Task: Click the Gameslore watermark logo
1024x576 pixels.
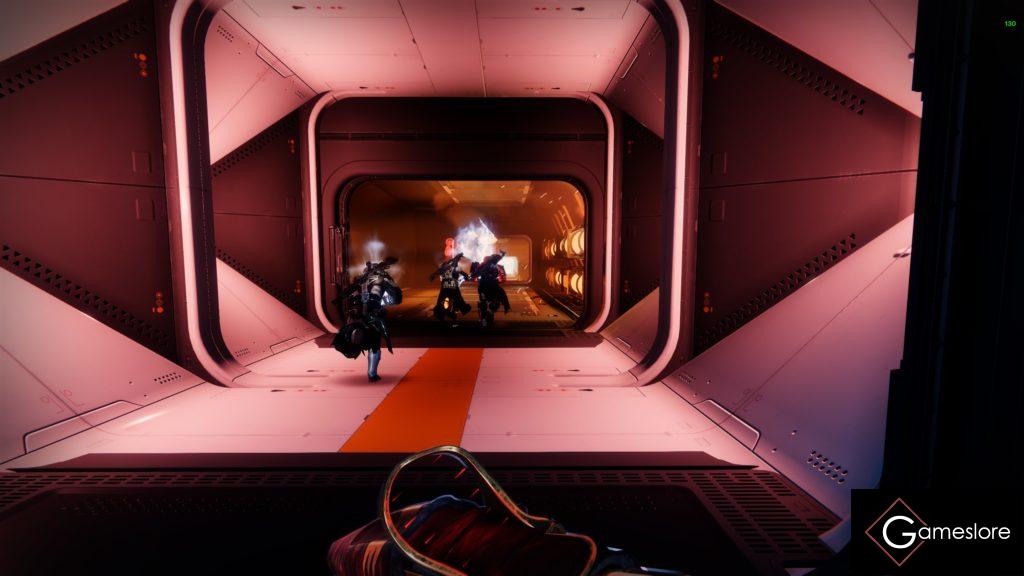Action: click(x=937, y=532)
